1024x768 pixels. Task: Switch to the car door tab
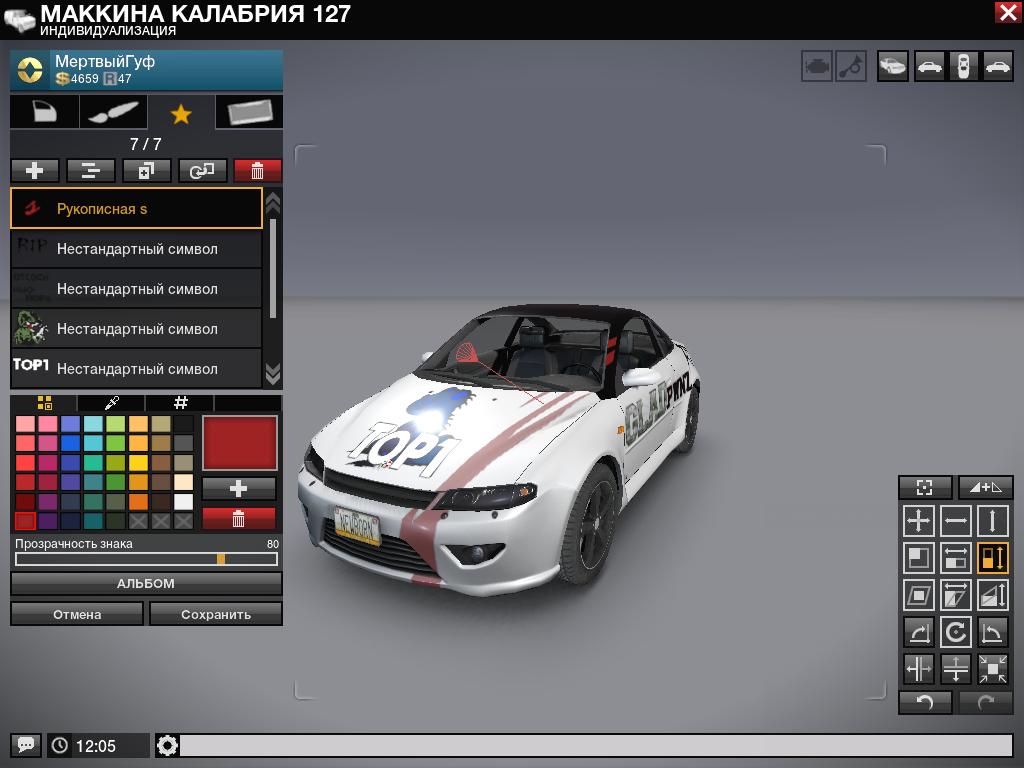(x=44, y=113)
